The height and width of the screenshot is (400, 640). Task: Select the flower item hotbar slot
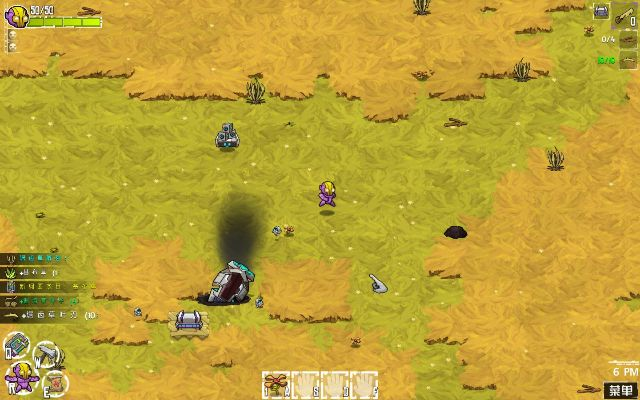[275, 385]
